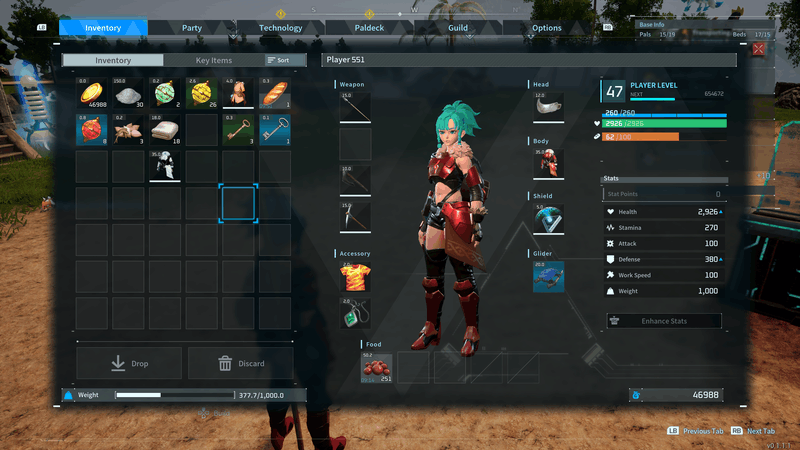Select the red armor in Body slot
Screen dimensions: 800x450
coord(548,163)
